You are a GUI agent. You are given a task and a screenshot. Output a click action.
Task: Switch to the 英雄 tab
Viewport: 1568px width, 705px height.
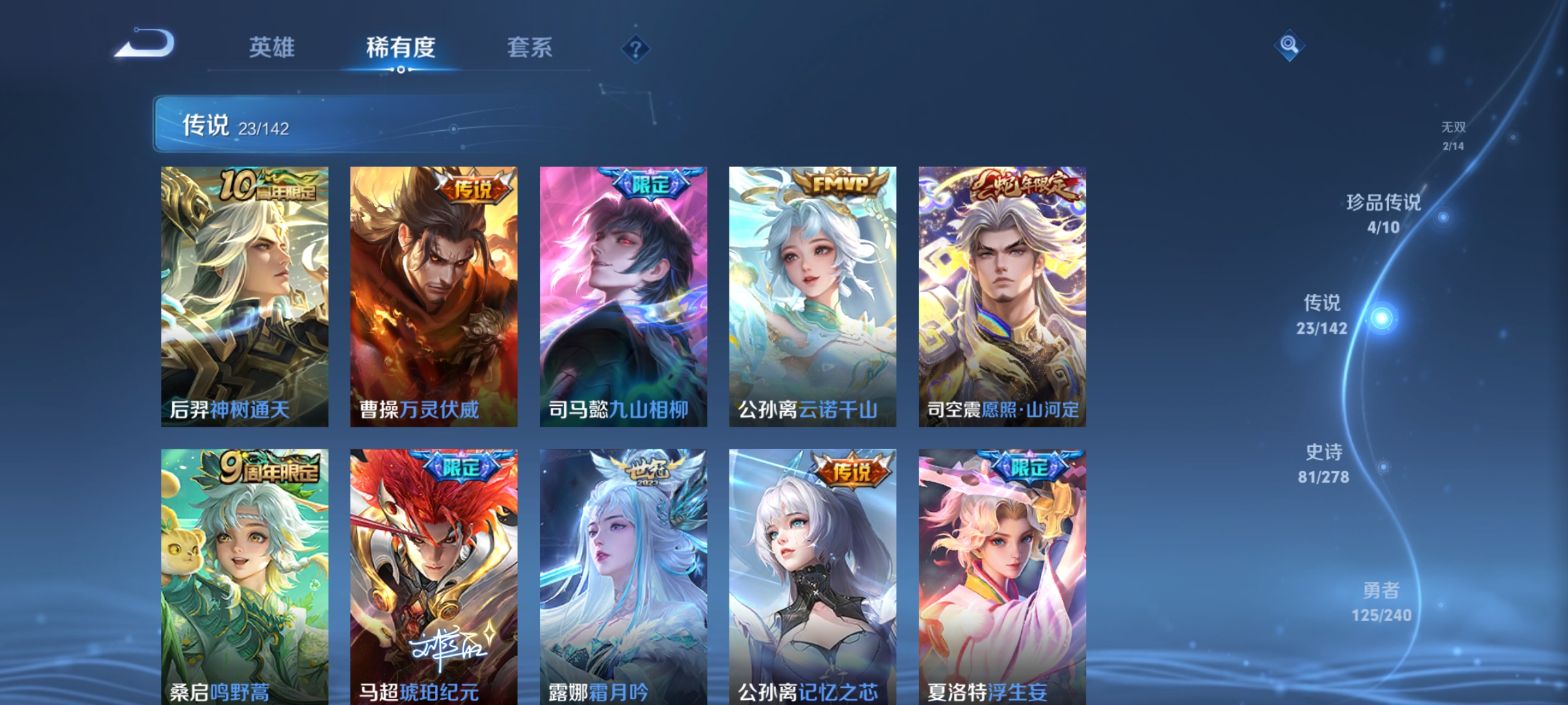[x=271, y=48]
